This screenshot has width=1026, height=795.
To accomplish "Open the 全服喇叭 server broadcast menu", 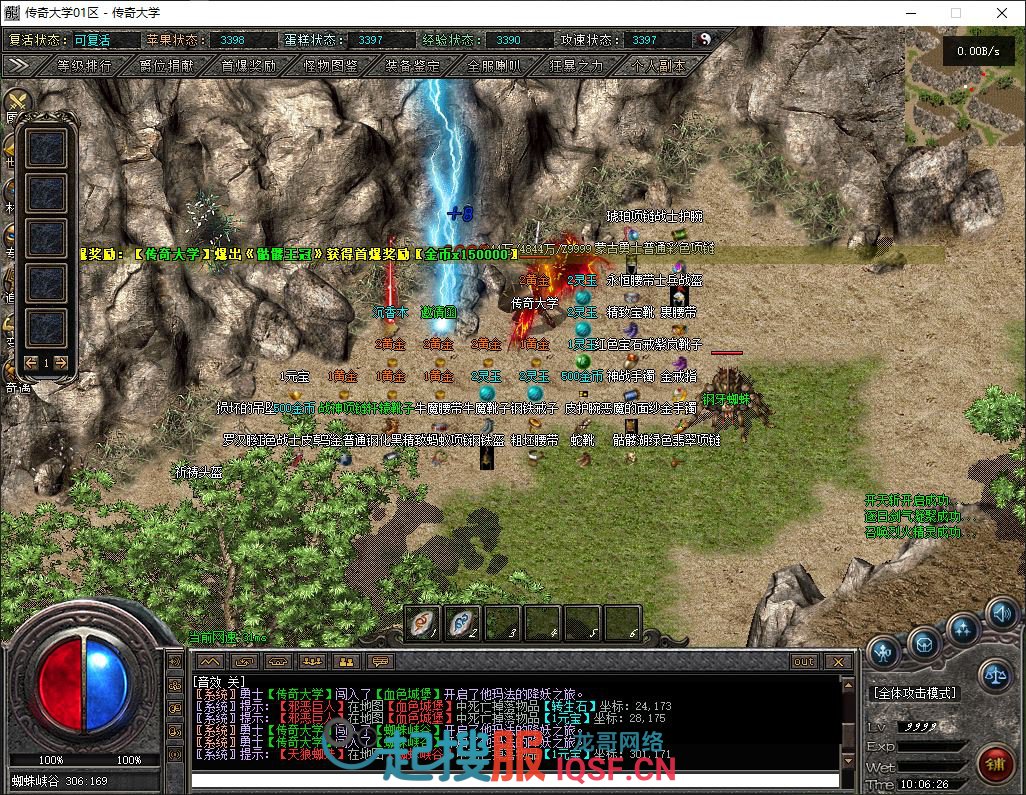I will click(x=494, y=65).
